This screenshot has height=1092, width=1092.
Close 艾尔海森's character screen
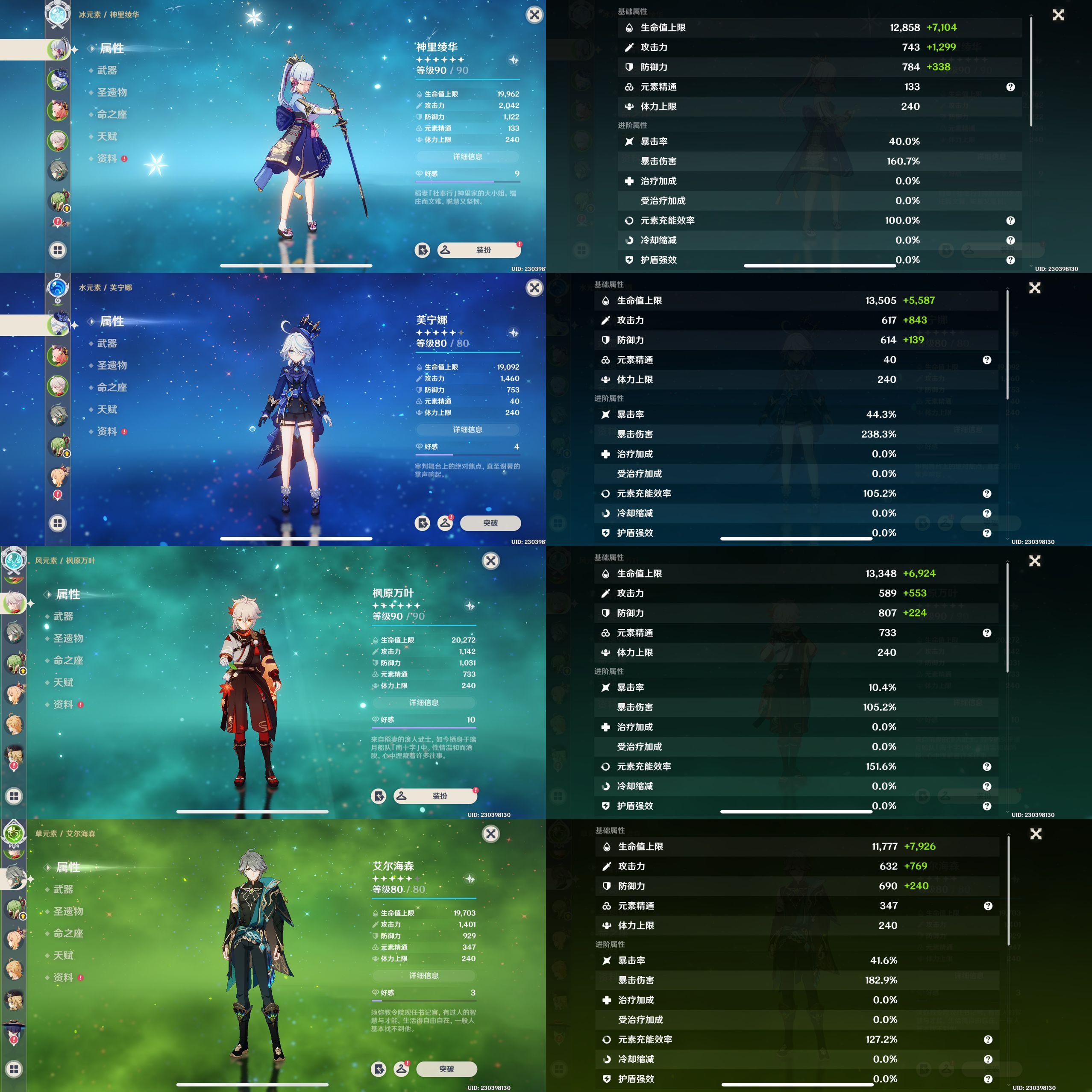[490, 834]
